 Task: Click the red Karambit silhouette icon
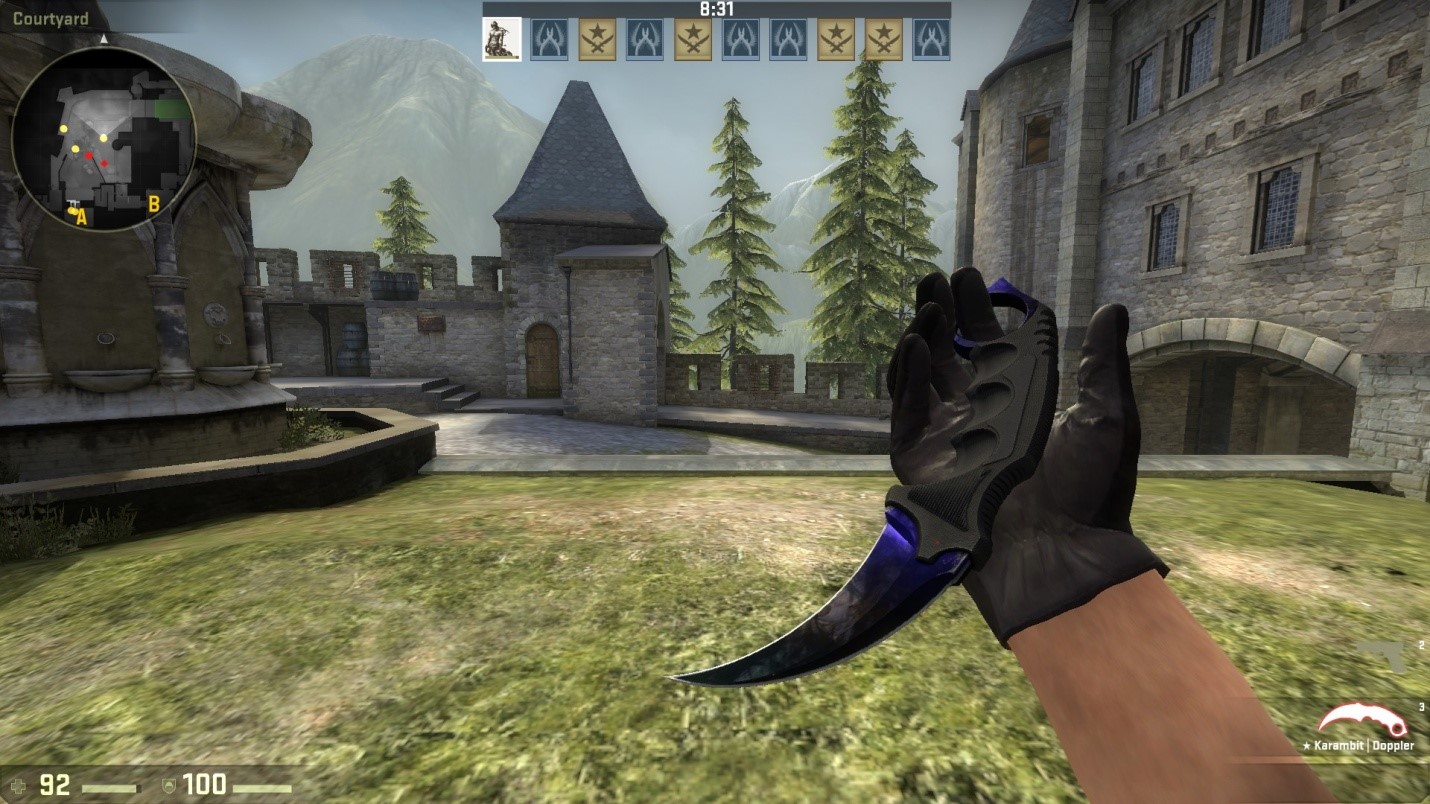1361,718
